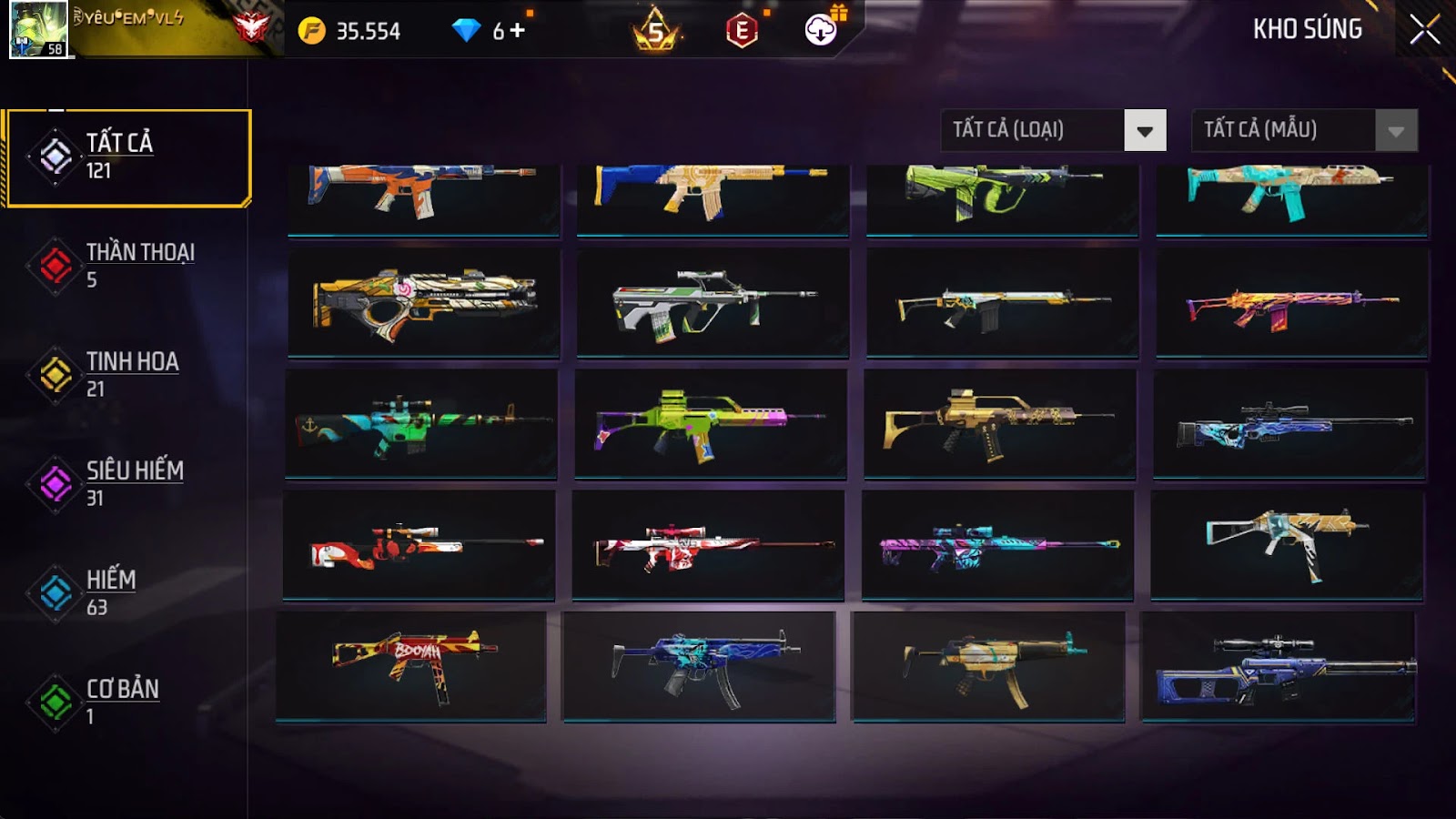Choose the gold G36 rifle skin
The width and height of the screenshot is (1456, 819).
point(999,423)
